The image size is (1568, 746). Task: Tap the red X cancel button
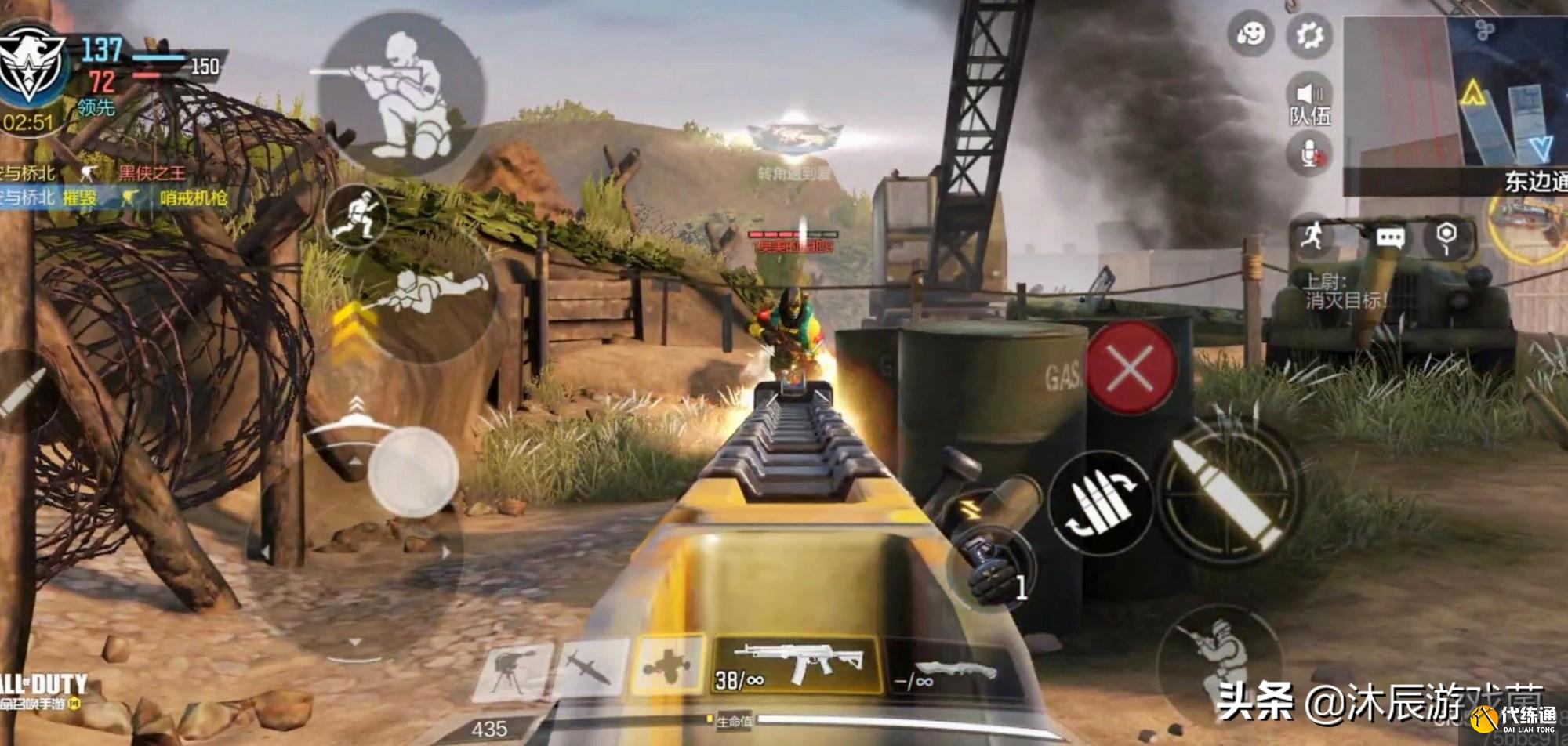click(1131, 367)
